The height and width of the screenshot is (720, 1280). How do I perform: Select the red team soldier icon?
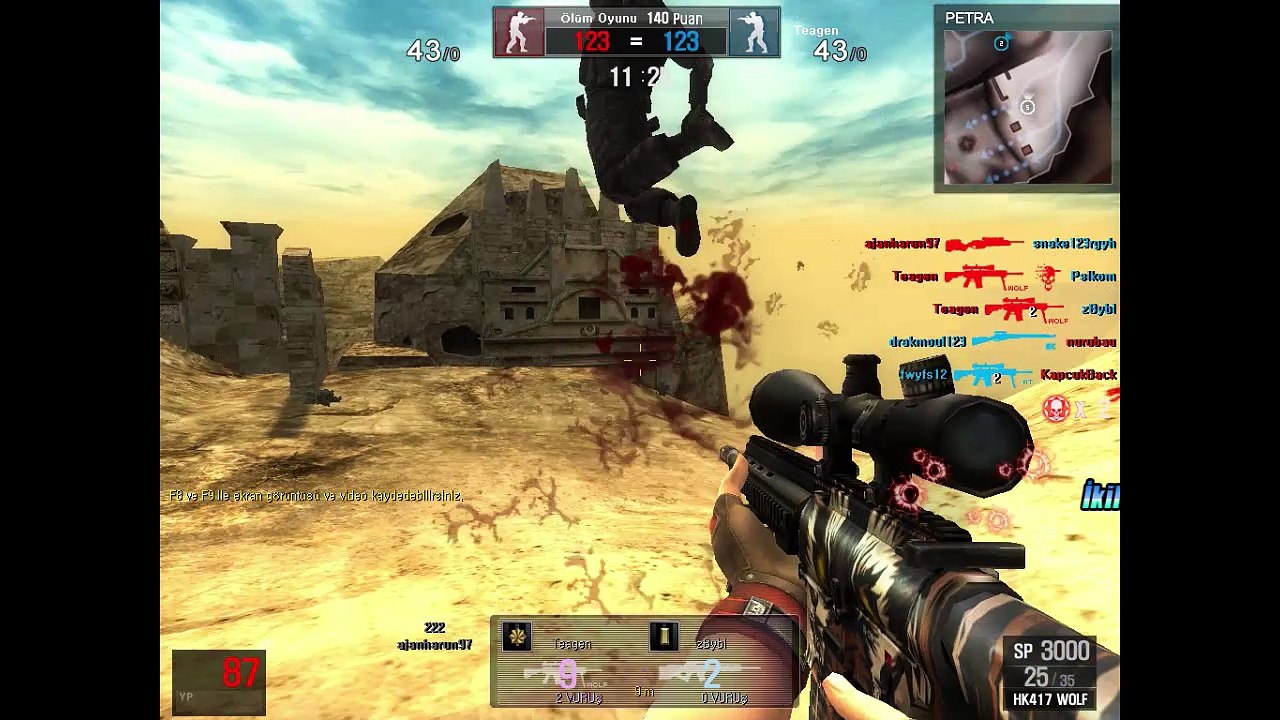point(519,32)
